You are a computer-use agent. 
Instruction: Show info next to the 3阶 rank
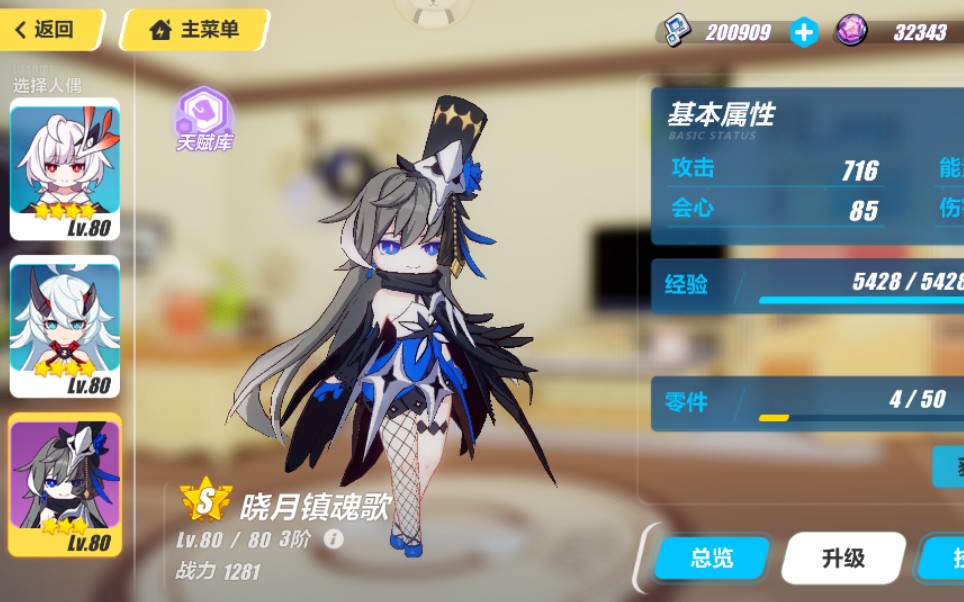[334, 539]
